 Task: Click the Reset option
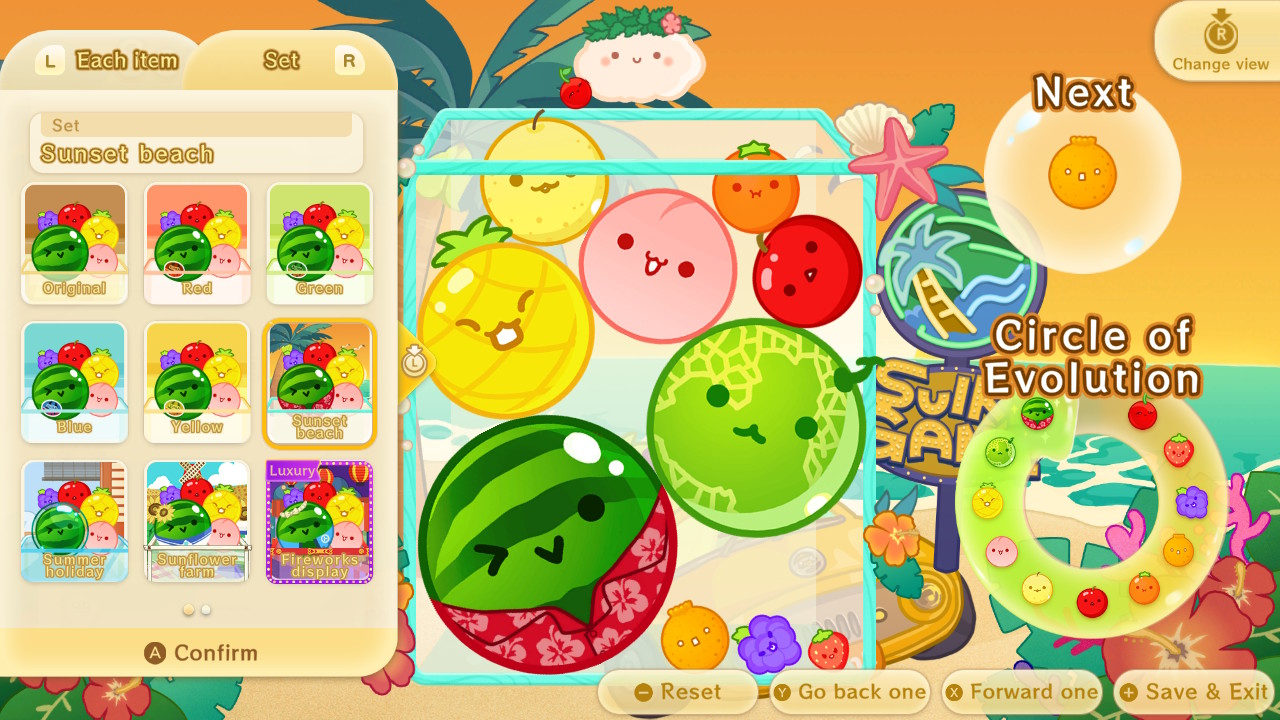click(678, 691)
